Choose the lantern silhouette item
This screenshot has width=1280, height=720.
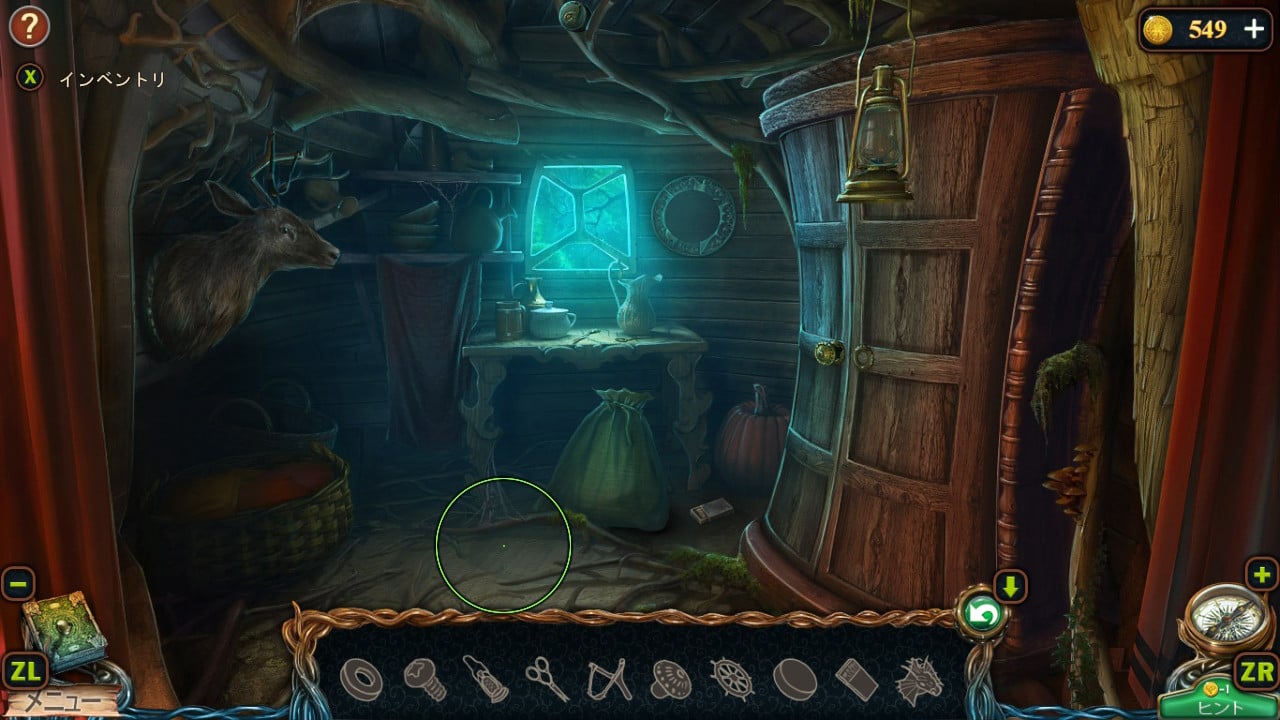[x=486, y=679]
